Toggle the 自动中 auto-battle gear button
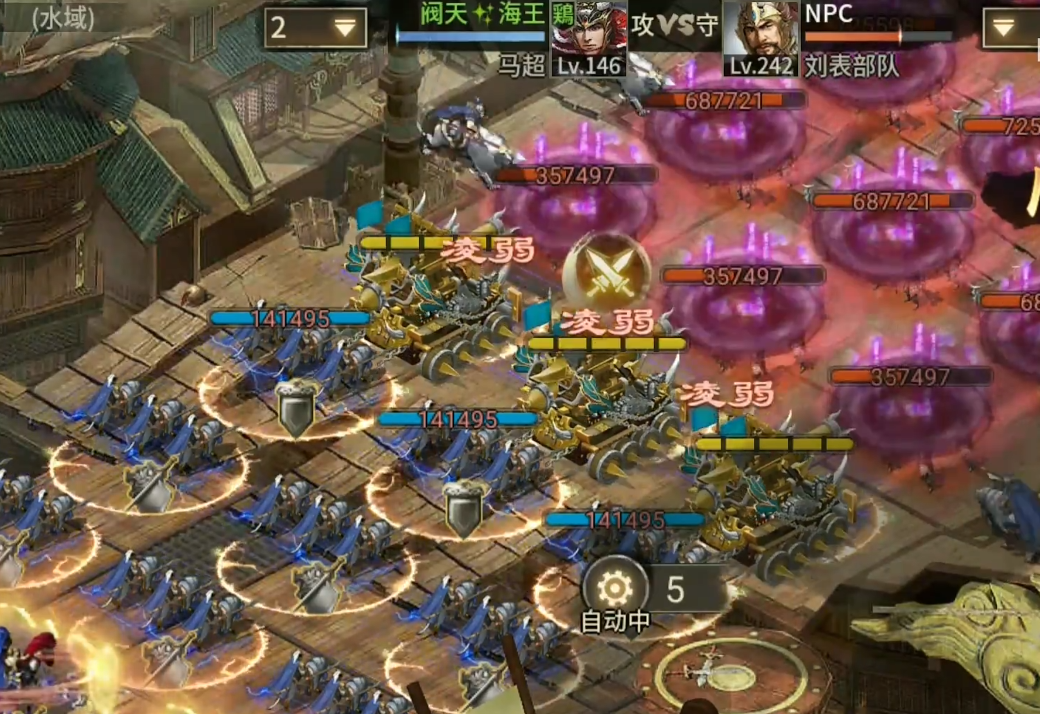This screenshot has width=1040, height=714. click(x=614, y=588)
